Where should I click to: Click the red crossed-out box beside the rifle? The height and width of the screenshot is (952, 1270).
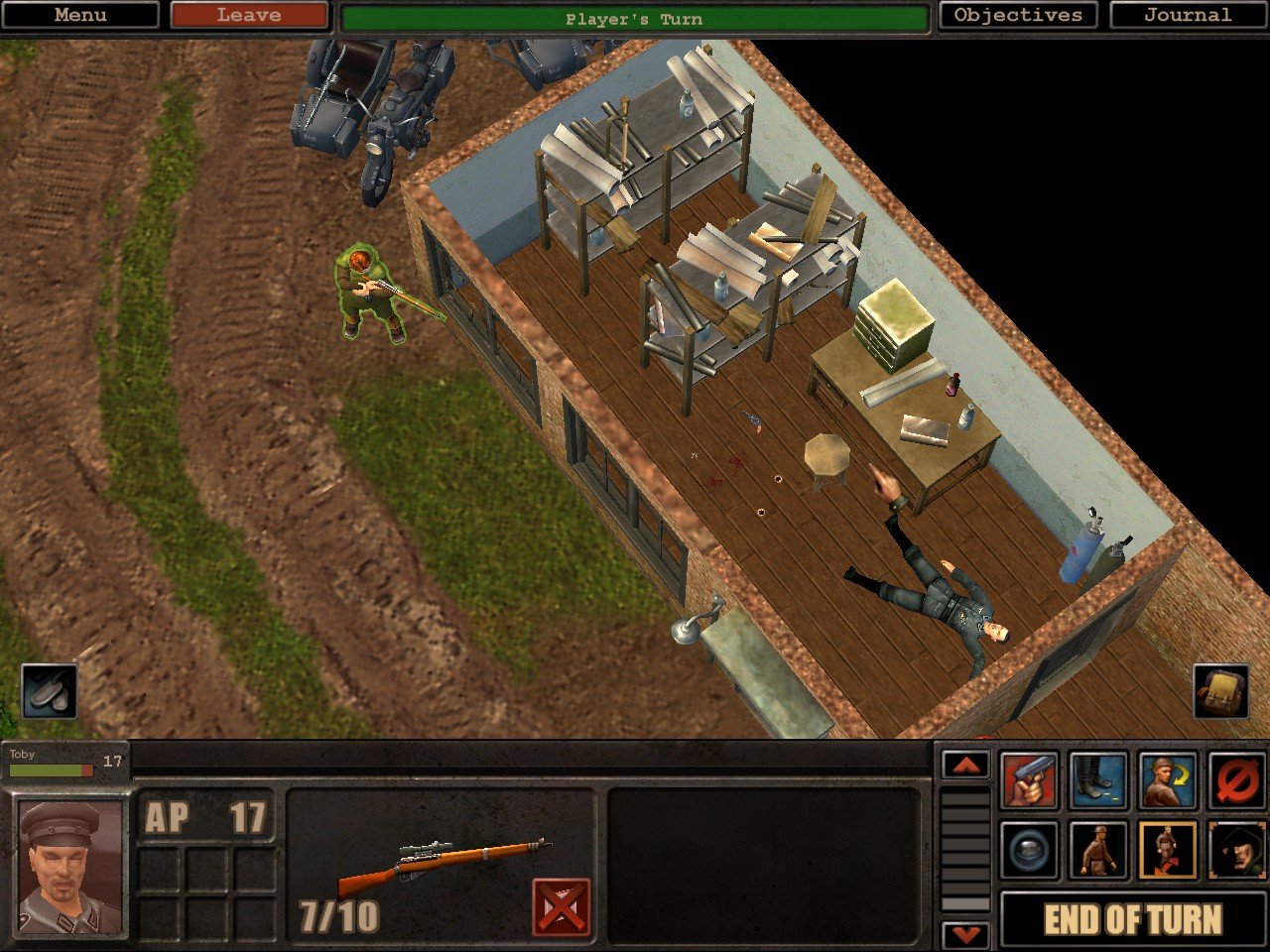point(562,906)
